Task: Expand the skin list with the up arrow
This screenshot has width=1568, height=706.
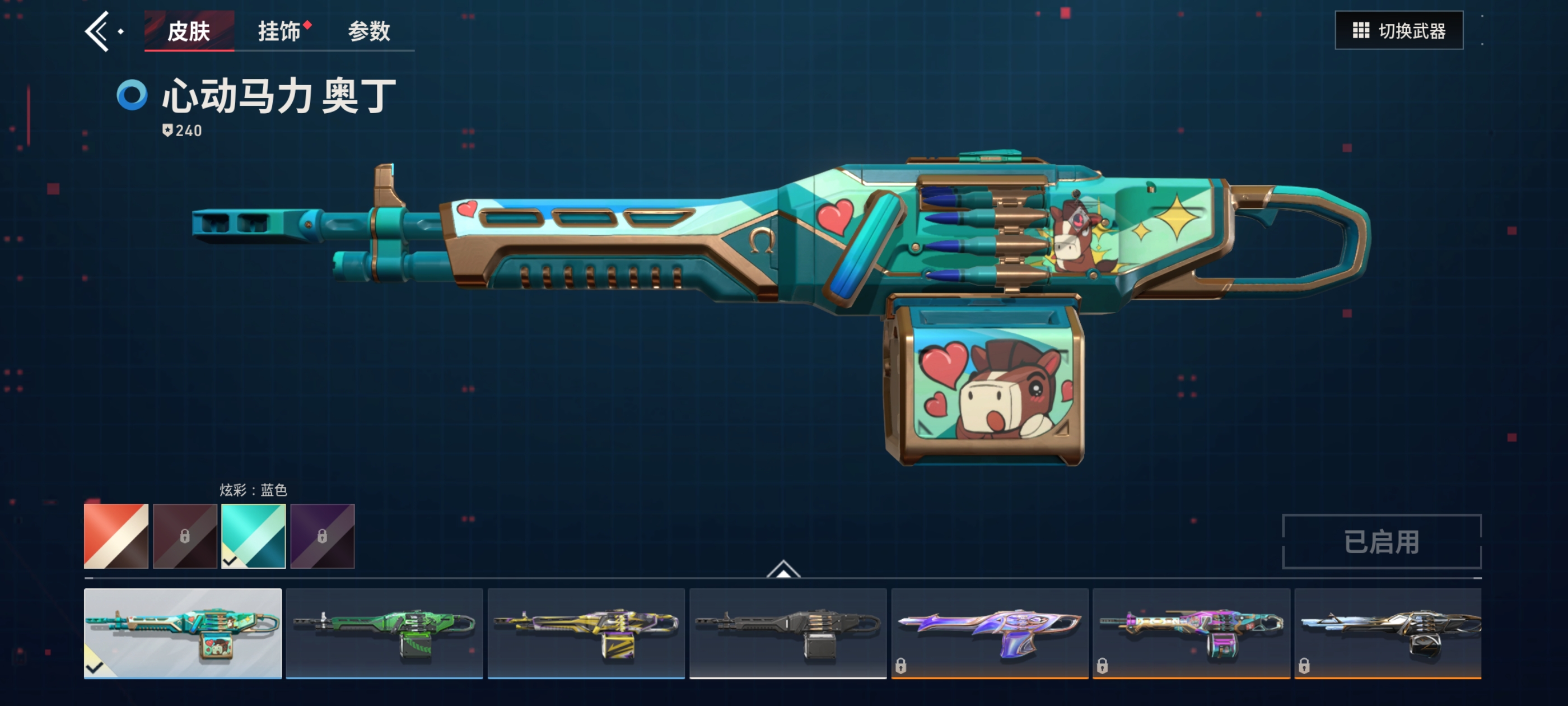Action: click(x=783, y=569)
